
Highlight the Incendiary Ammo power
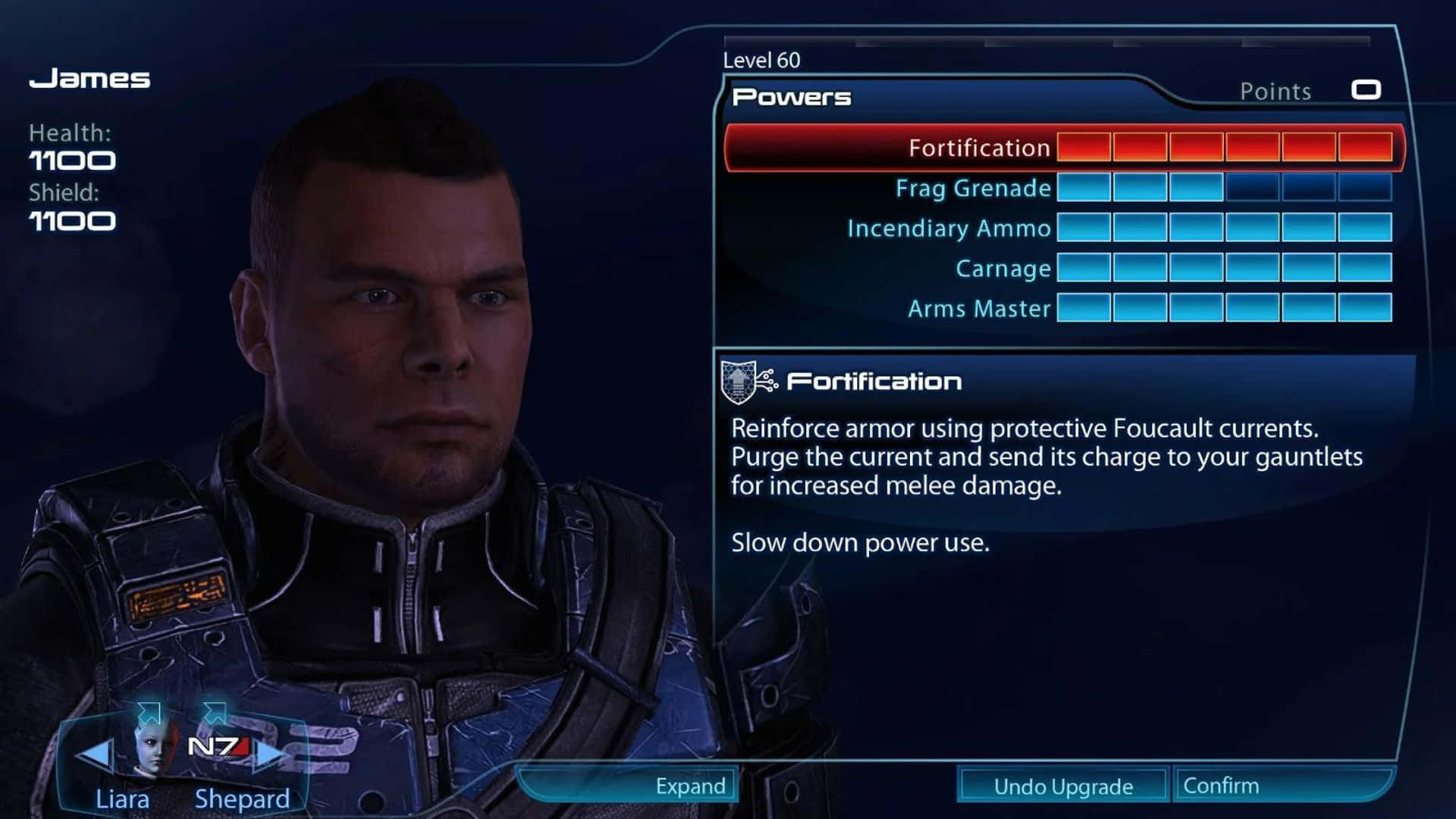[x=949, y=228]
